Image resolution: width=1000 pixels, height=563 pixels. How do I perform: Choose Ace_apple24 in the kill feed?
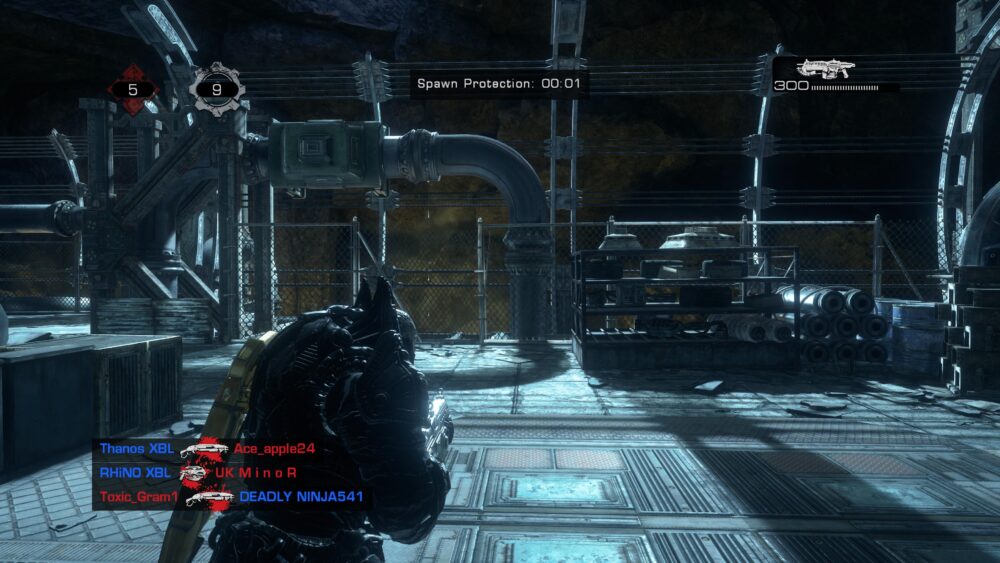[x=274, y=449]
